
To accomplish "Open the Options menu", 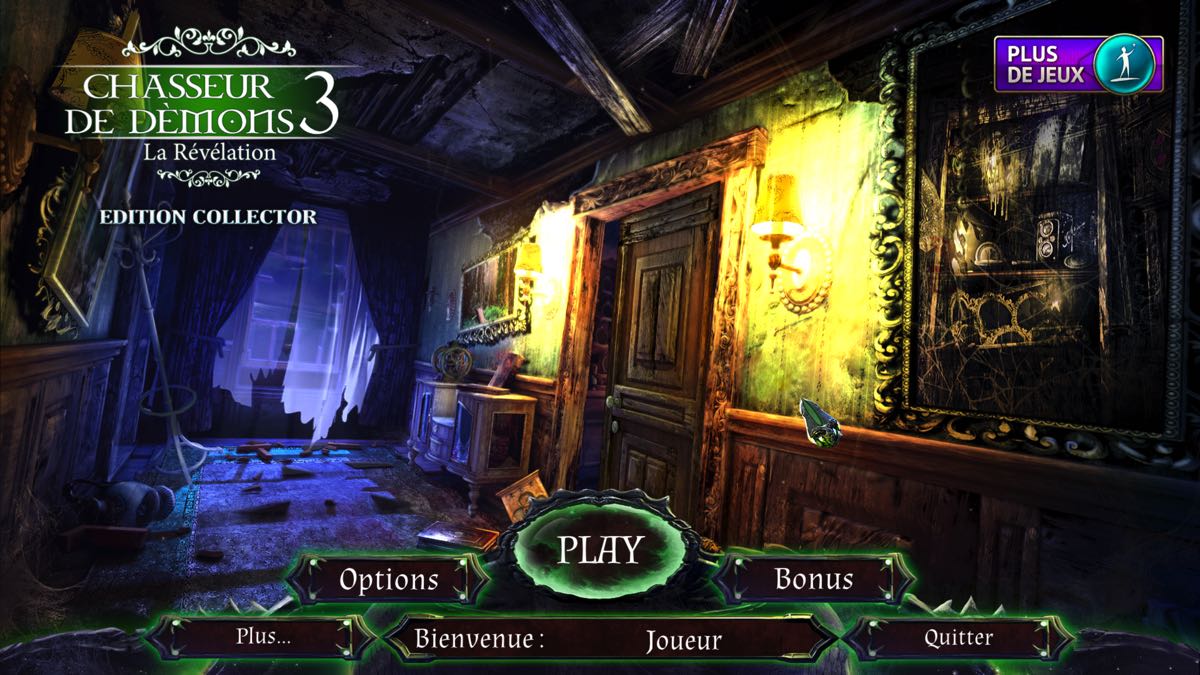I will 388,579.
